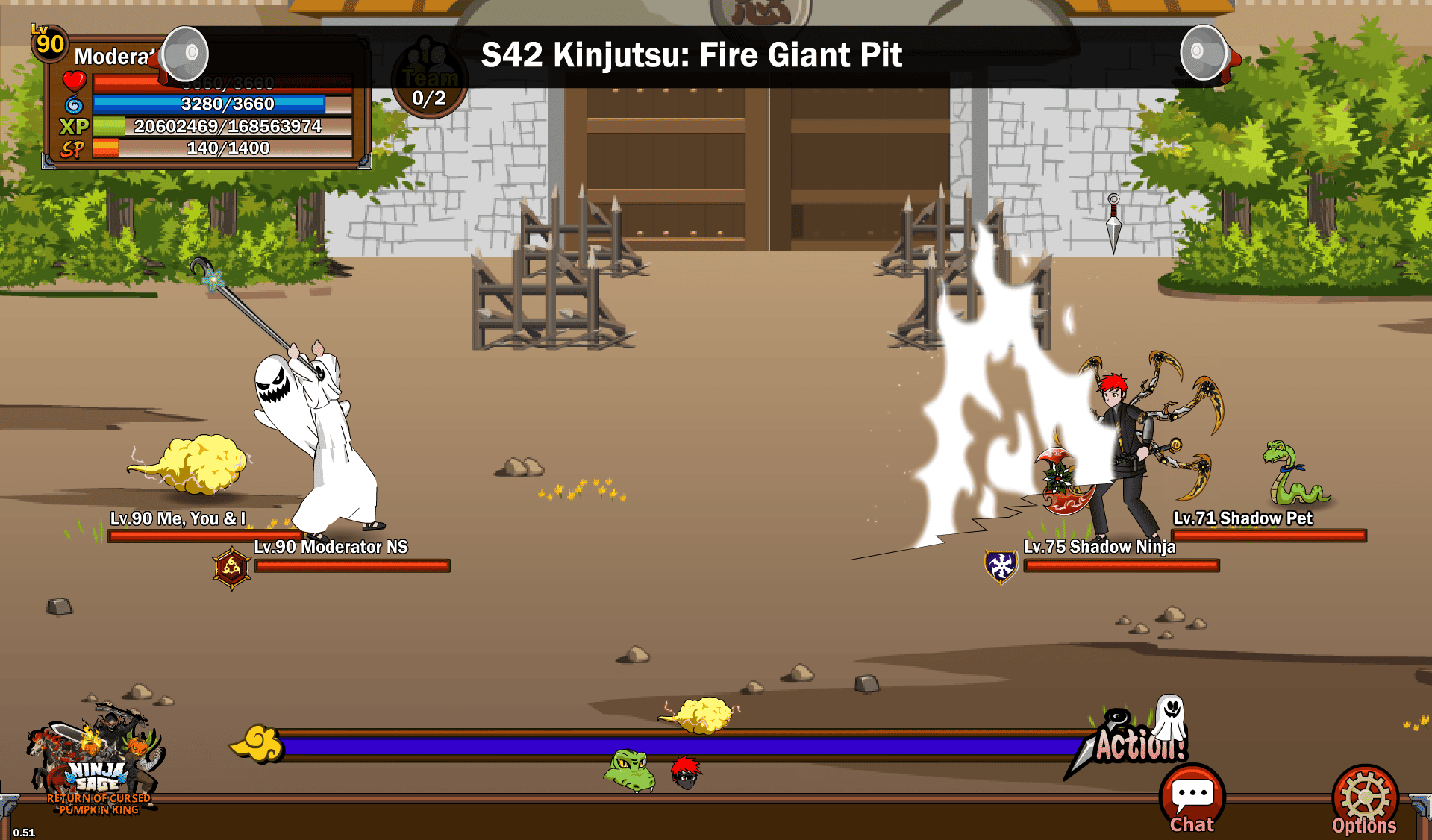Click the Ninja Sage Pumpkin King logo
1432x840 pixels.
97,765
